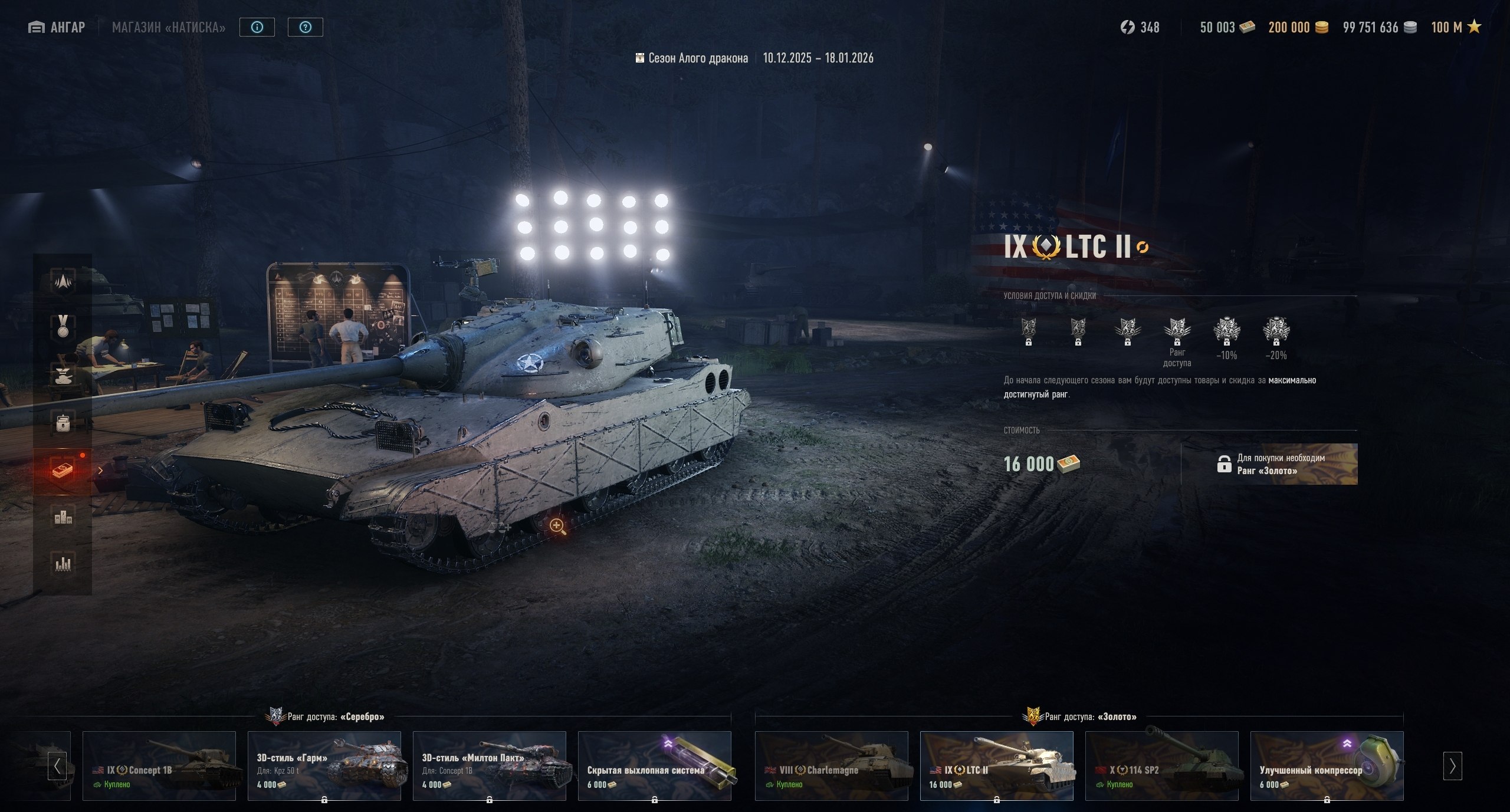Image resolution: width=1510 pixels, height=812 pixels.
Task: Open the question mark help button
Action: pos(305,27)
